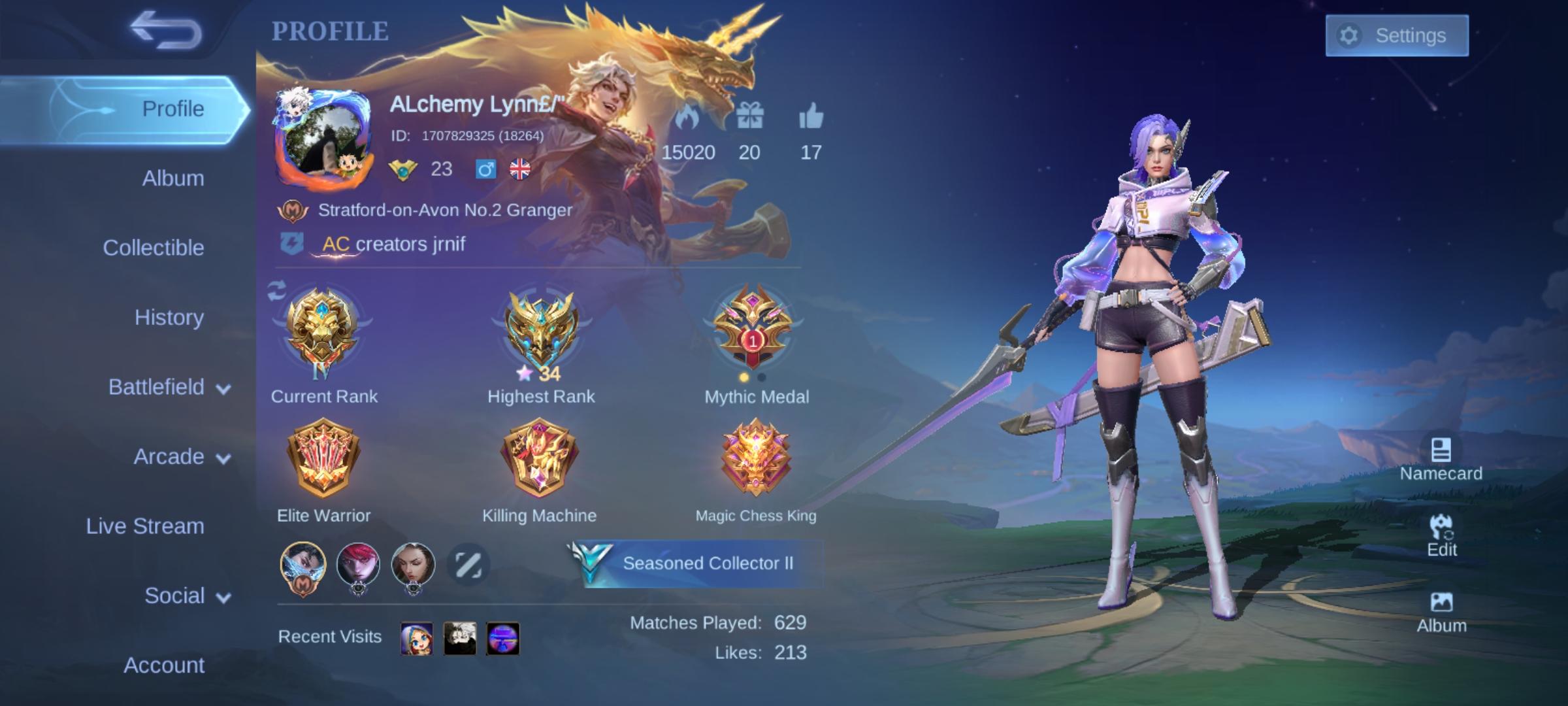Viewport: 1568px width, 706px height.
Task: Click the thumbs-up likes icon showing 17
Action: [x=811, y=116]
